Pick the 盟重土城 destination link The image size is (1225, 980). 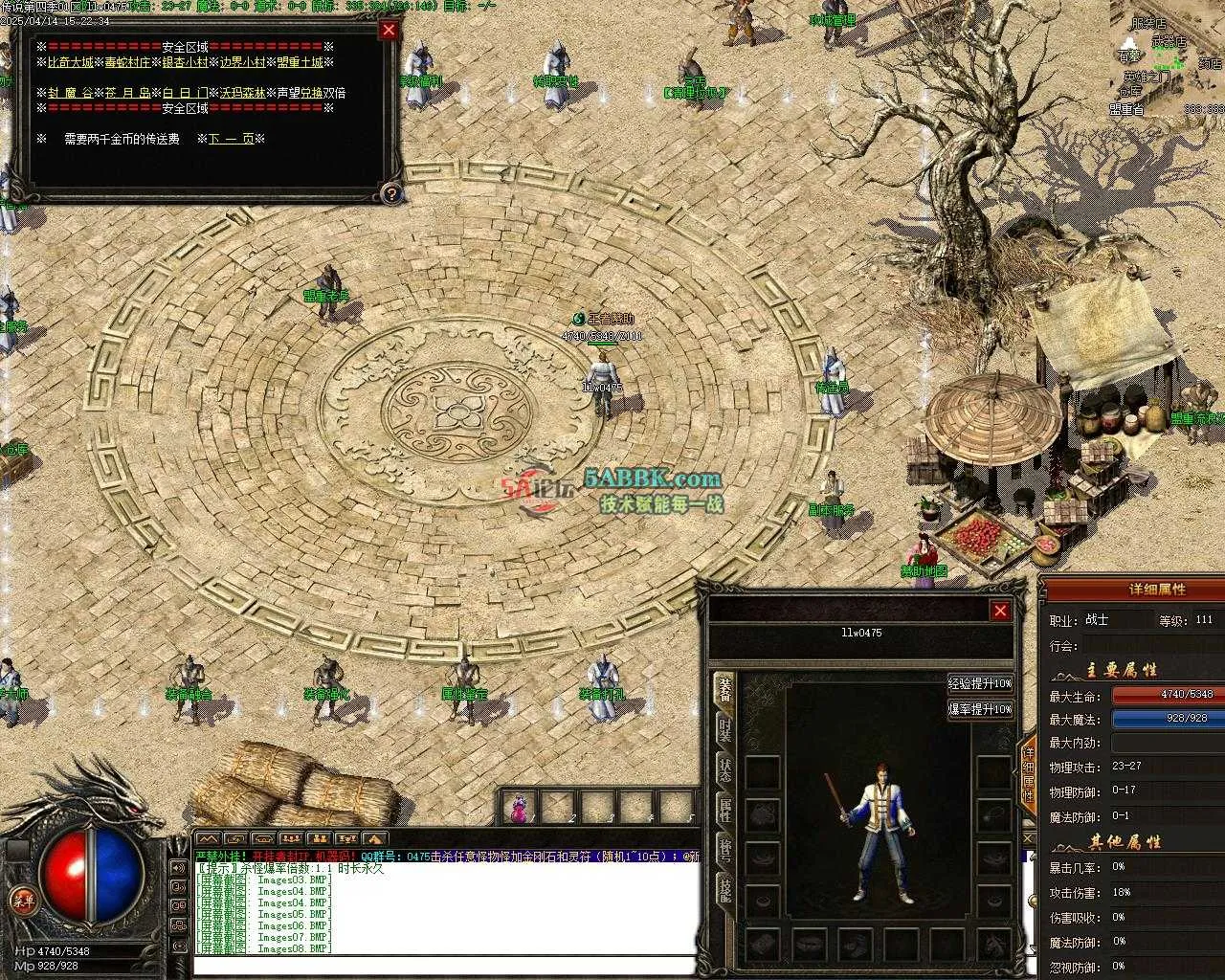pos(300,62)
